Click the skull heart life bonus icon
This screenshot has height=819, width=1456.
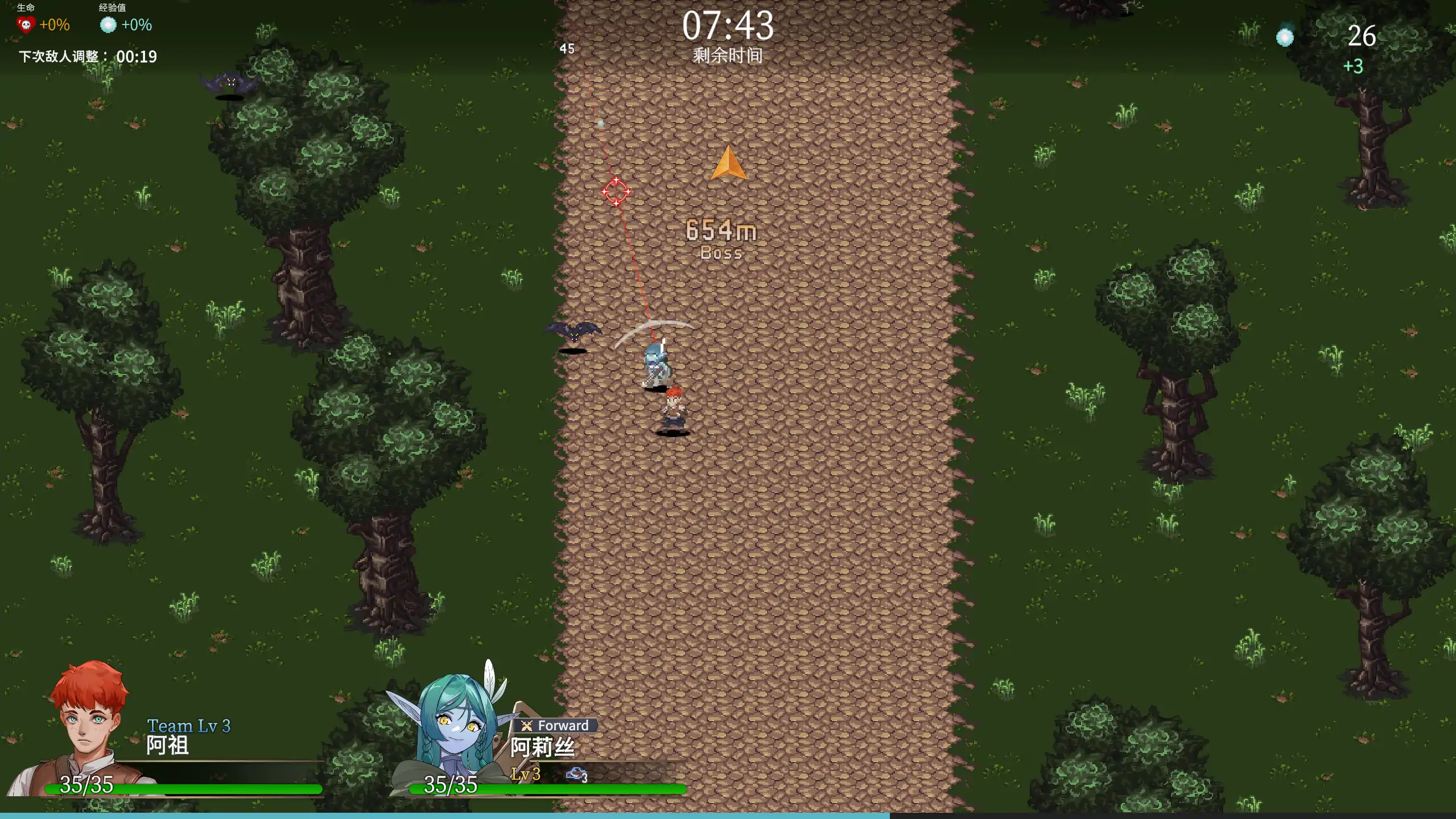(x=26, y=24)
